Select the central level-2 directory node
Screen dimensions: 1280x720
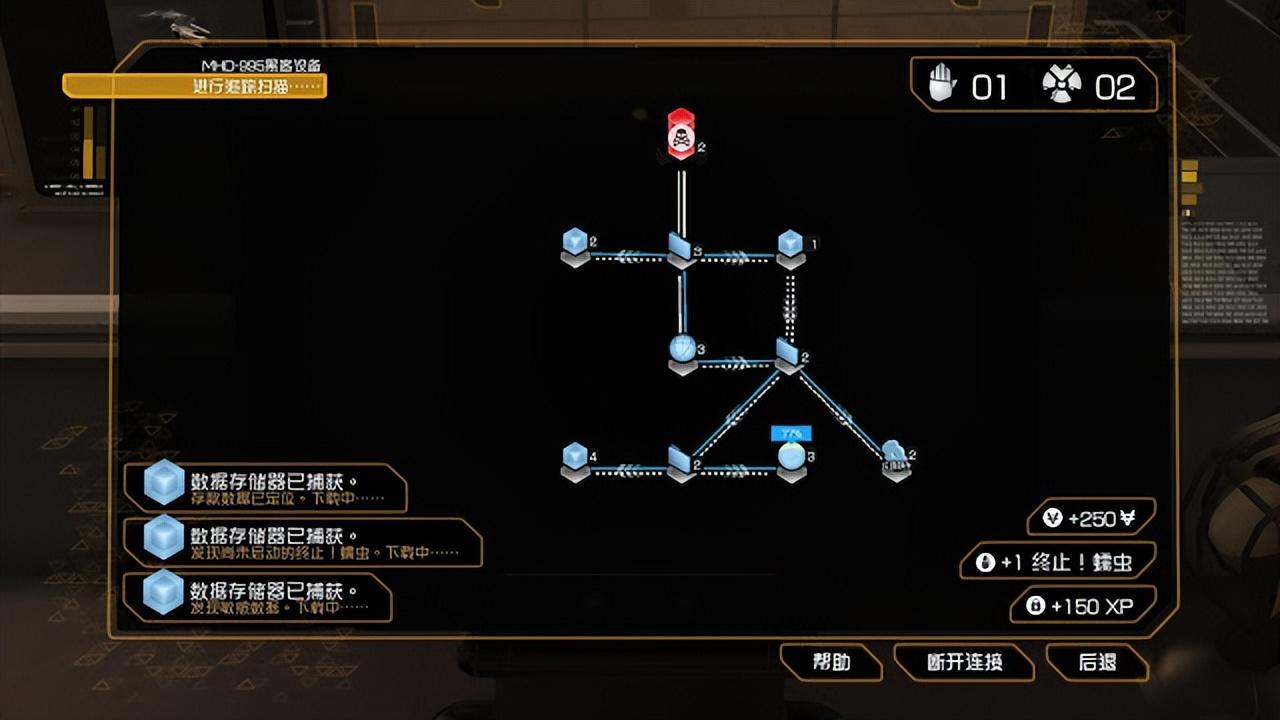[790, 355]
